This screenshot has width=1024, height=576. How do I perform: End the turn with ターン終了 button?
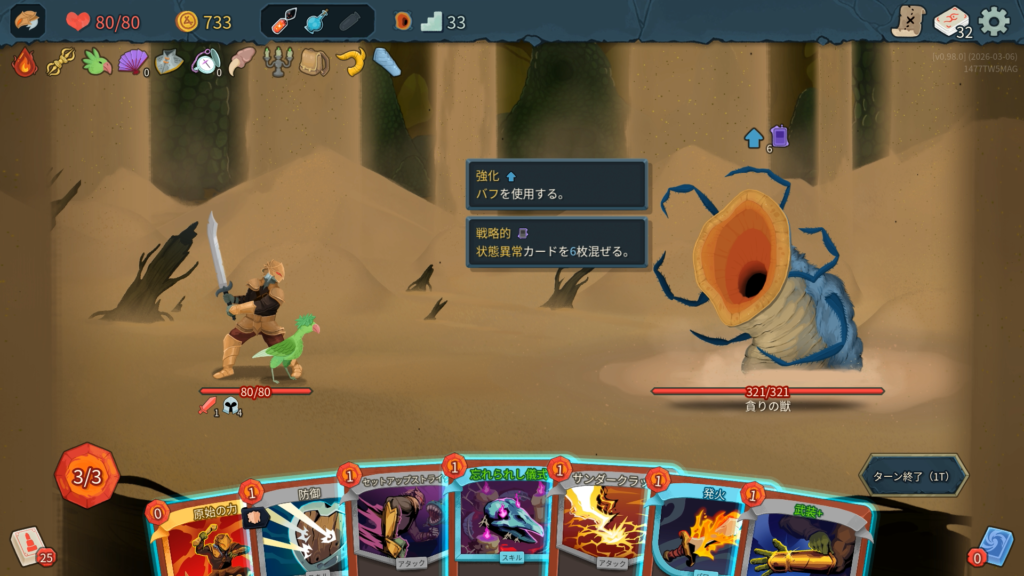(913, 476)
